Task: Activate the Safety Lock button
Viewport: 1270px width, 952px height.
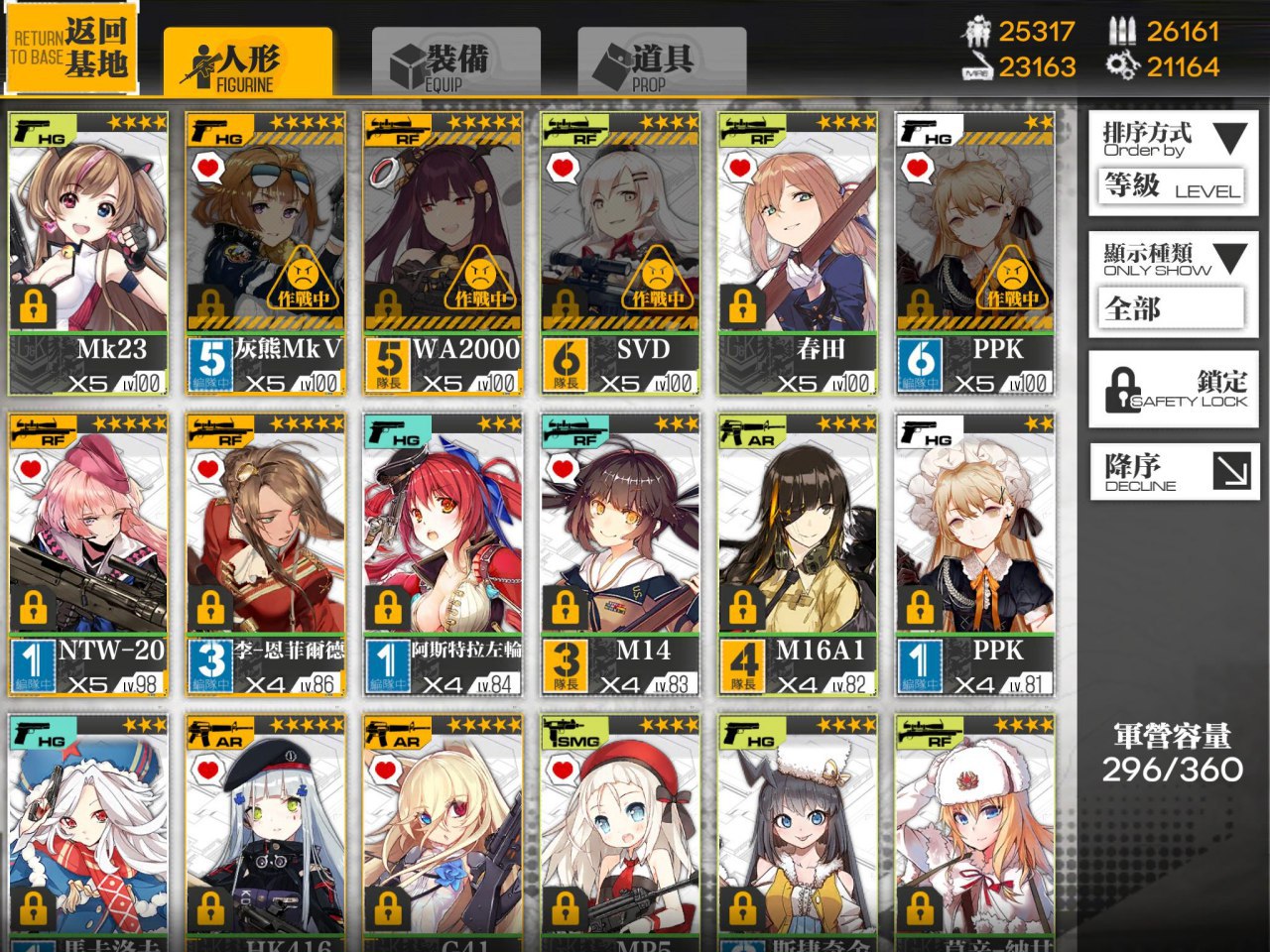Action: coord(1173,389)
